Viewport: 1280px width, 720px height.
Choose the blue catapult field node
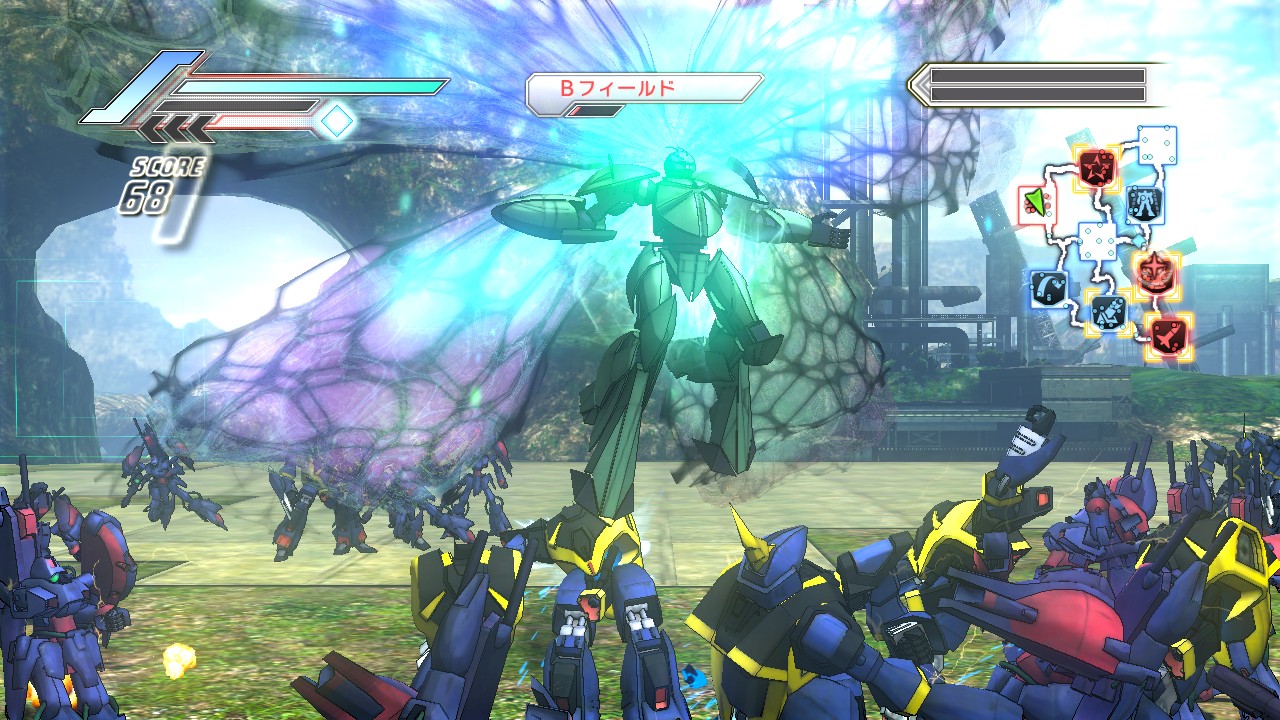(1049, 288)
